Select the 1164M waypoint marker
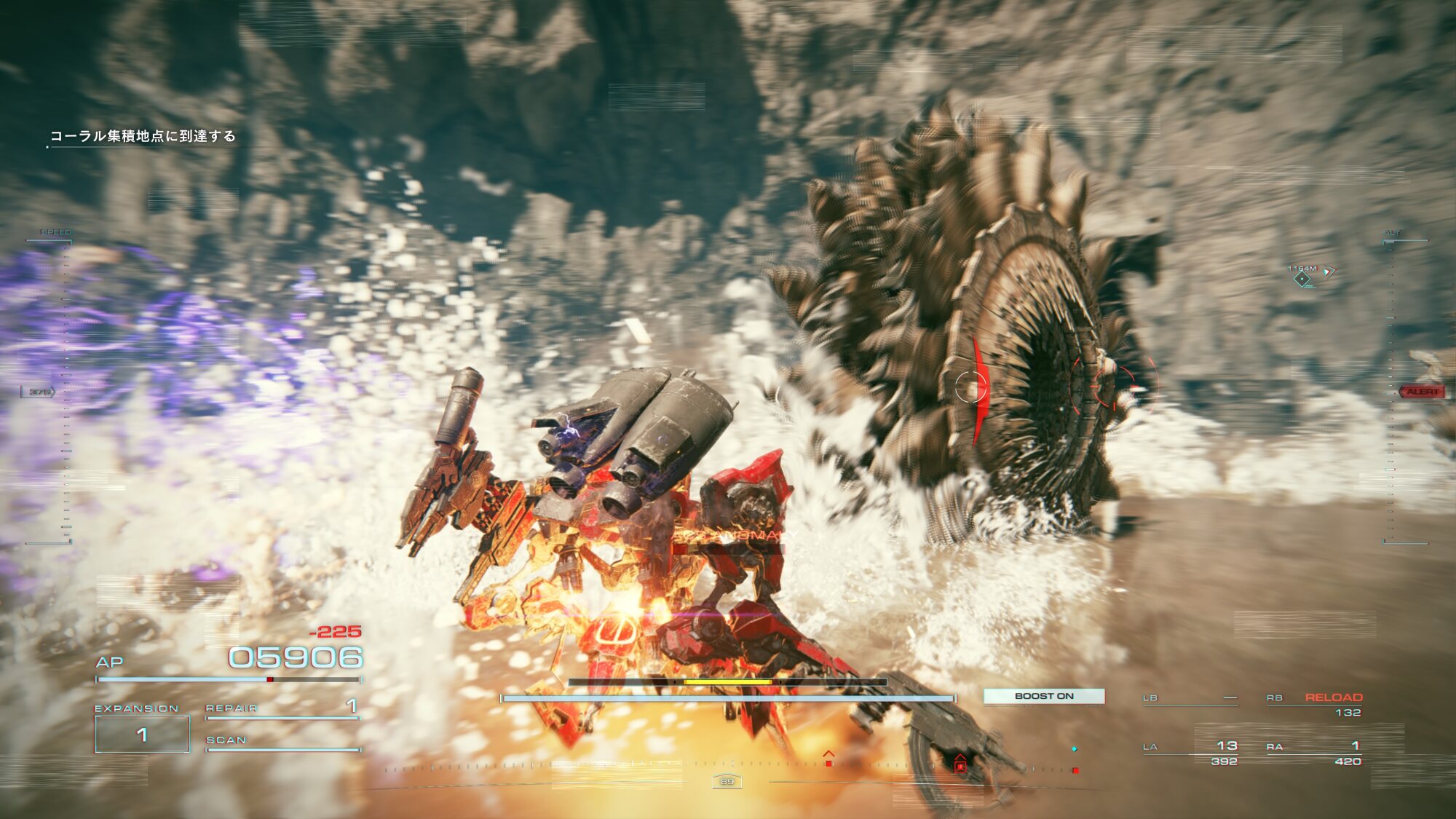Screen dimensions: 1456x819 tap(1302, 277)
